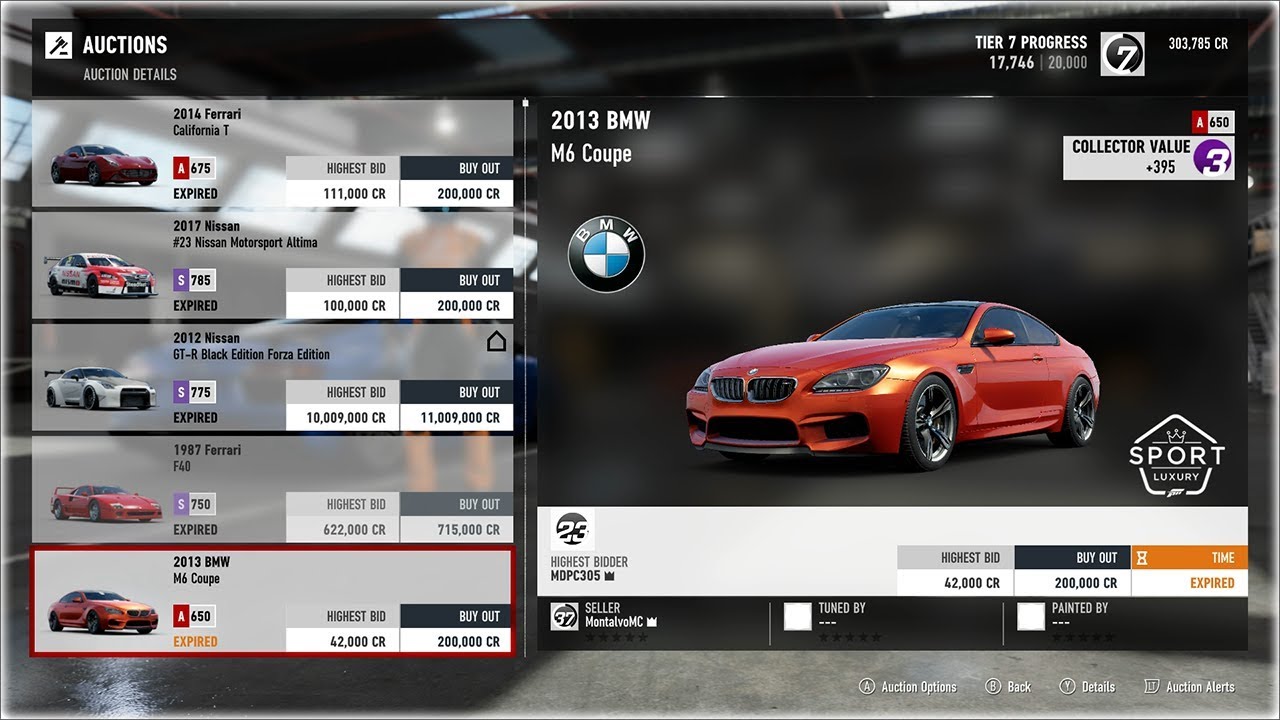Screen dimensions: 1280x720
Task: Click the Tier 7 progress badge
Action: (1122, 54)
